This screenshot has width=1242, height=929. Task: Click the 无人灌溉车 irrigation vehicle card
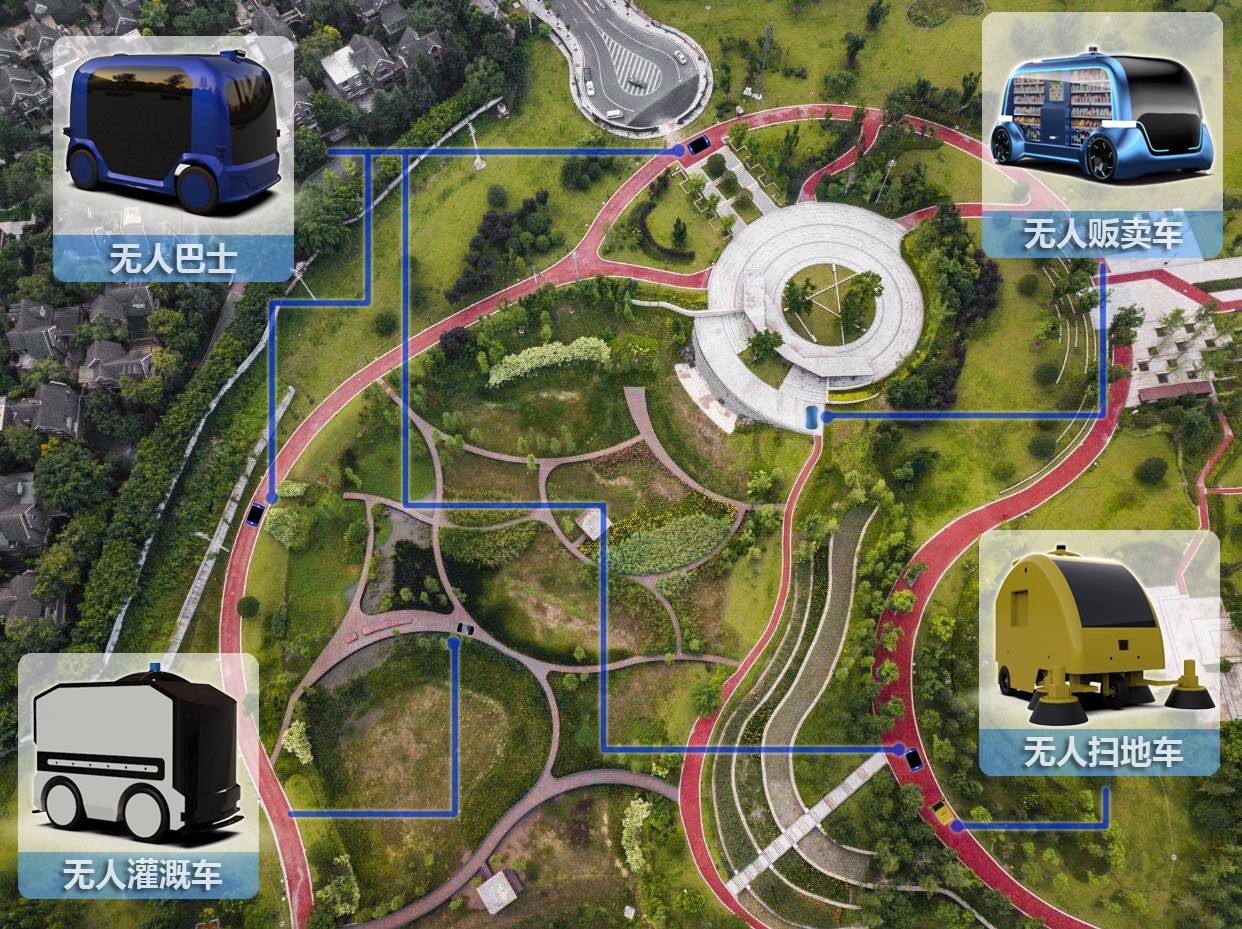(139, 775)
